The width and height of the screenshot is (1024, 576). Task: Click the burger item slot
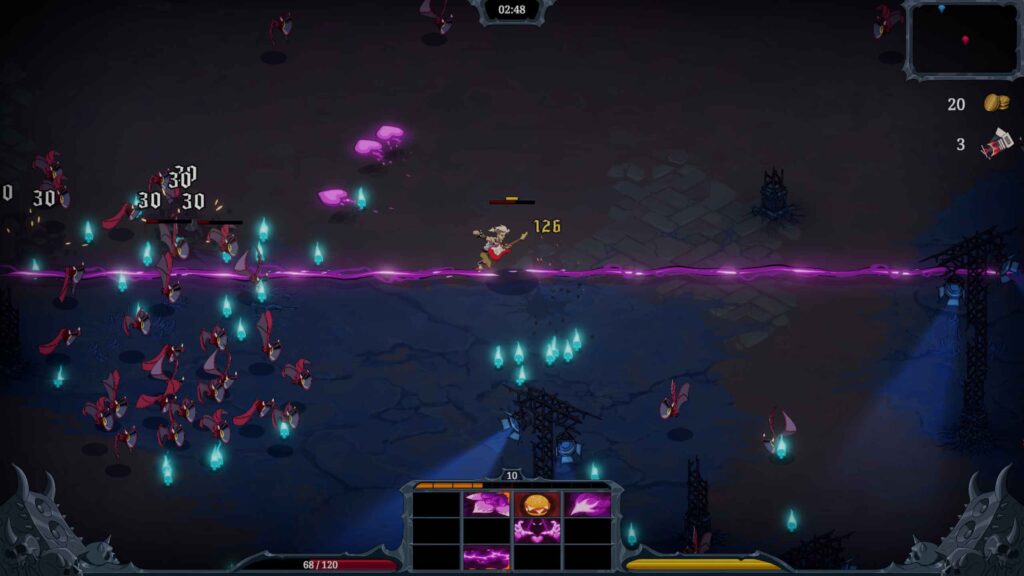click(538, 504)
